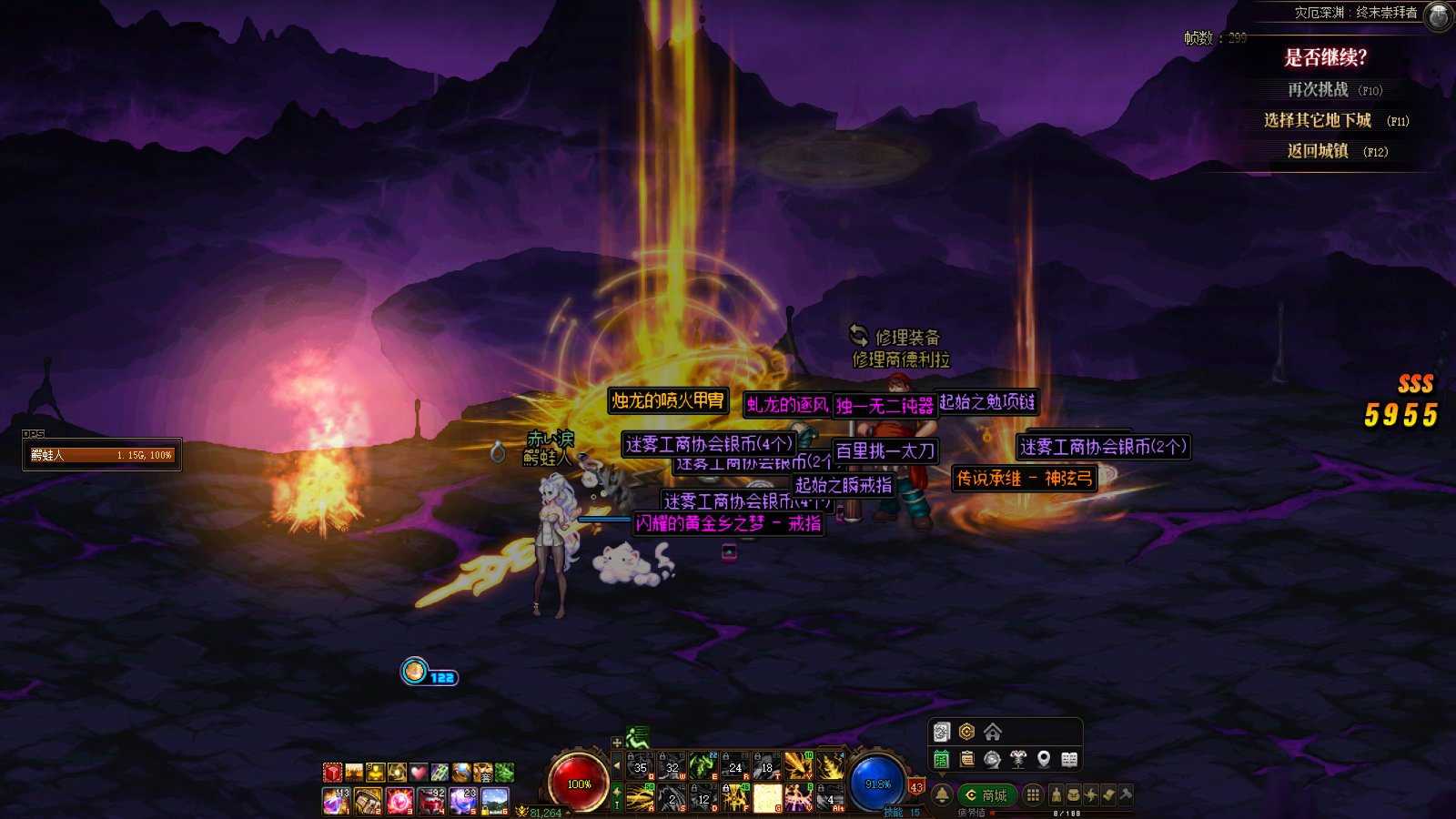This screenshot has width=1456, height=819.
Task: Pick up 传说承继 - 神弦弓 drop label
Action: coord(1024,479)
